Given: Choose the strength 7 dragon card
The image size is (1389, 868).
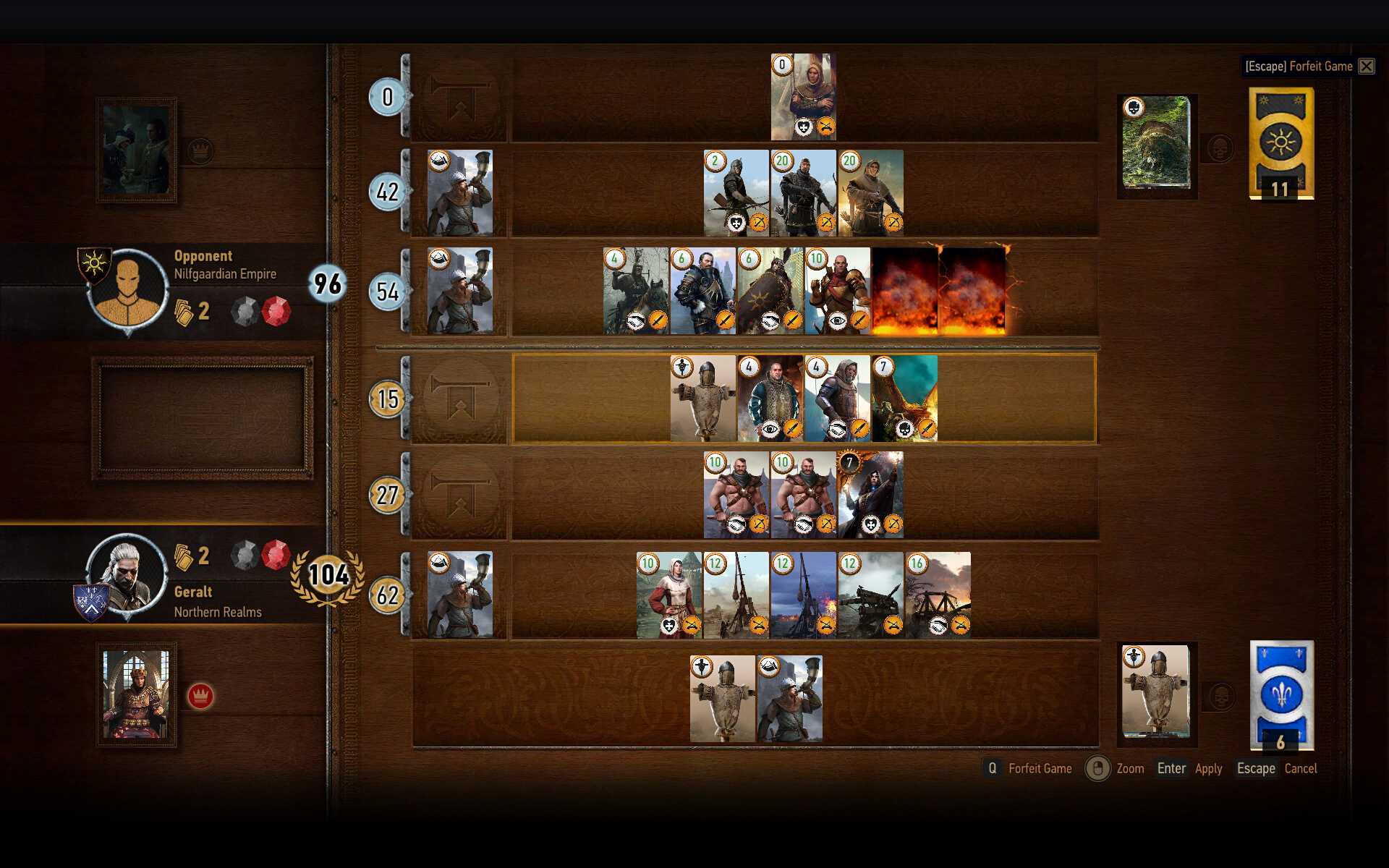Looking at the screenshot, I should click(x=904, y=398).
